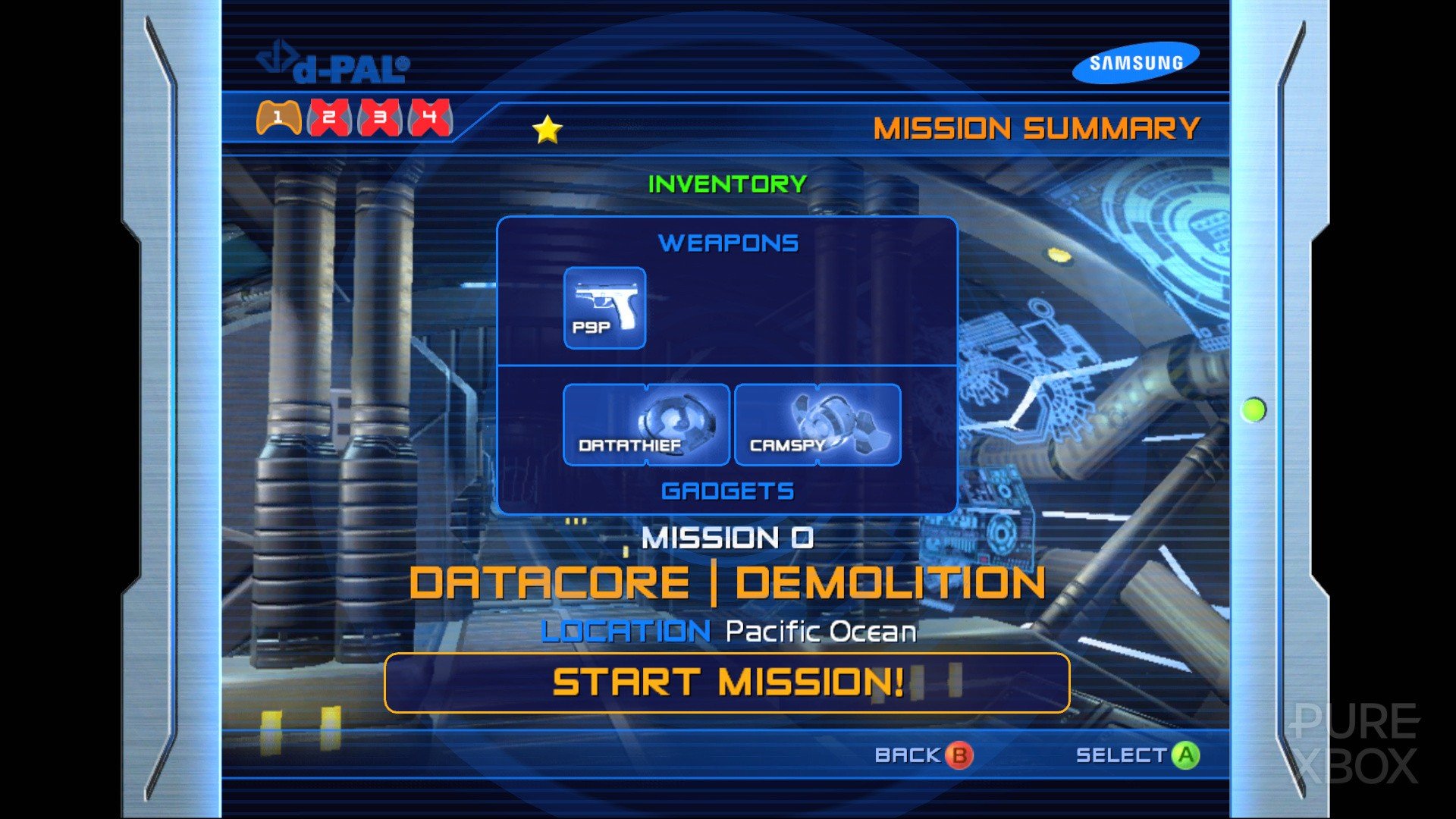Select the player 1 controller icon
1456x819 pixels.
[x=278, y=118]
